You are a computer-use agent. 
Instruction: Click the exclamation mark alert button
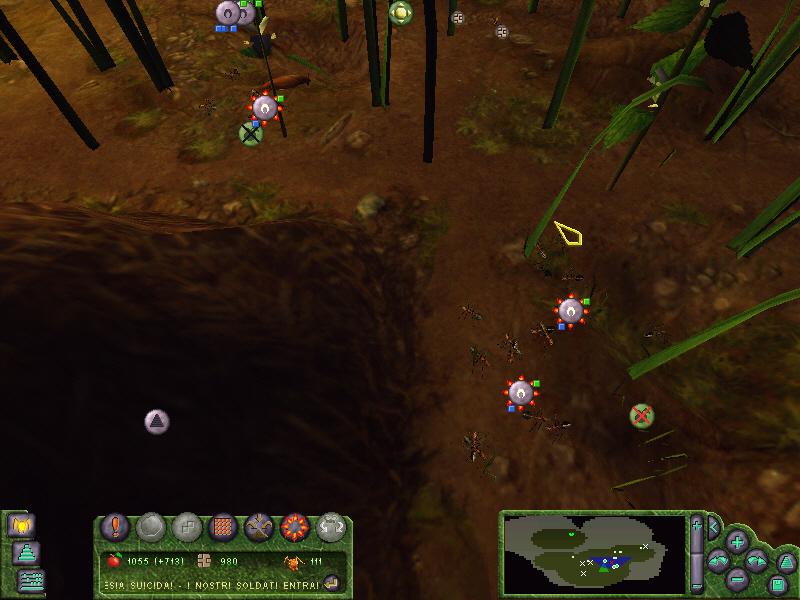coord(117,526)
